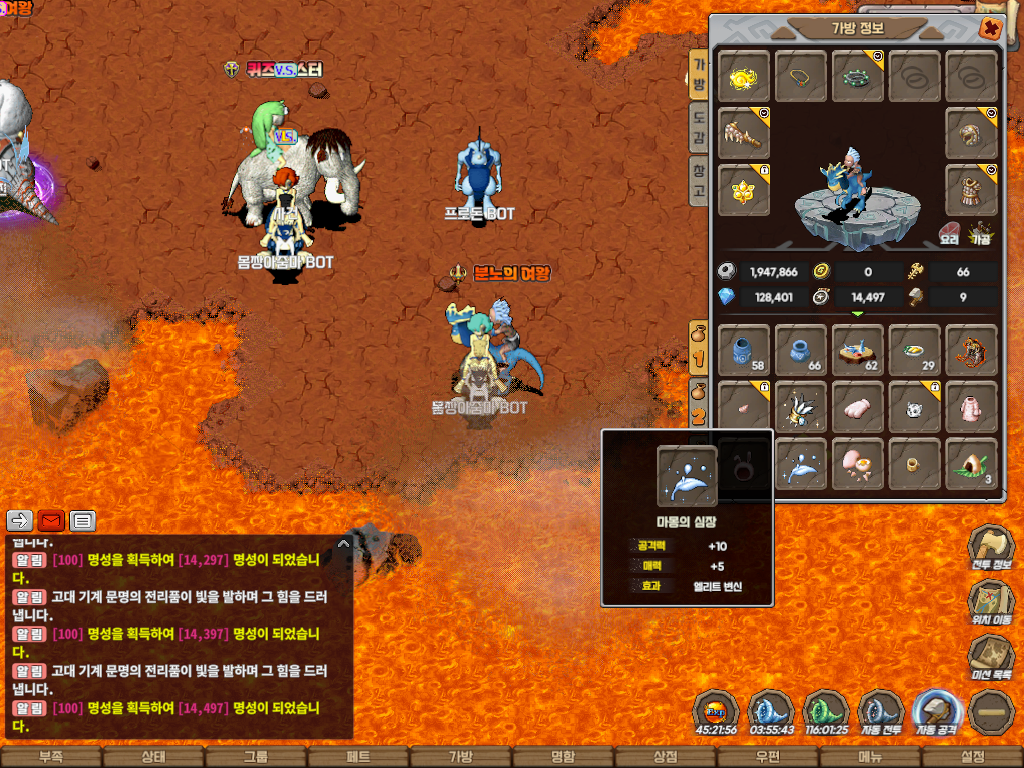Select the spiked club weapon slot
This screenshot has height=768, width=1024.
[744, 134]
